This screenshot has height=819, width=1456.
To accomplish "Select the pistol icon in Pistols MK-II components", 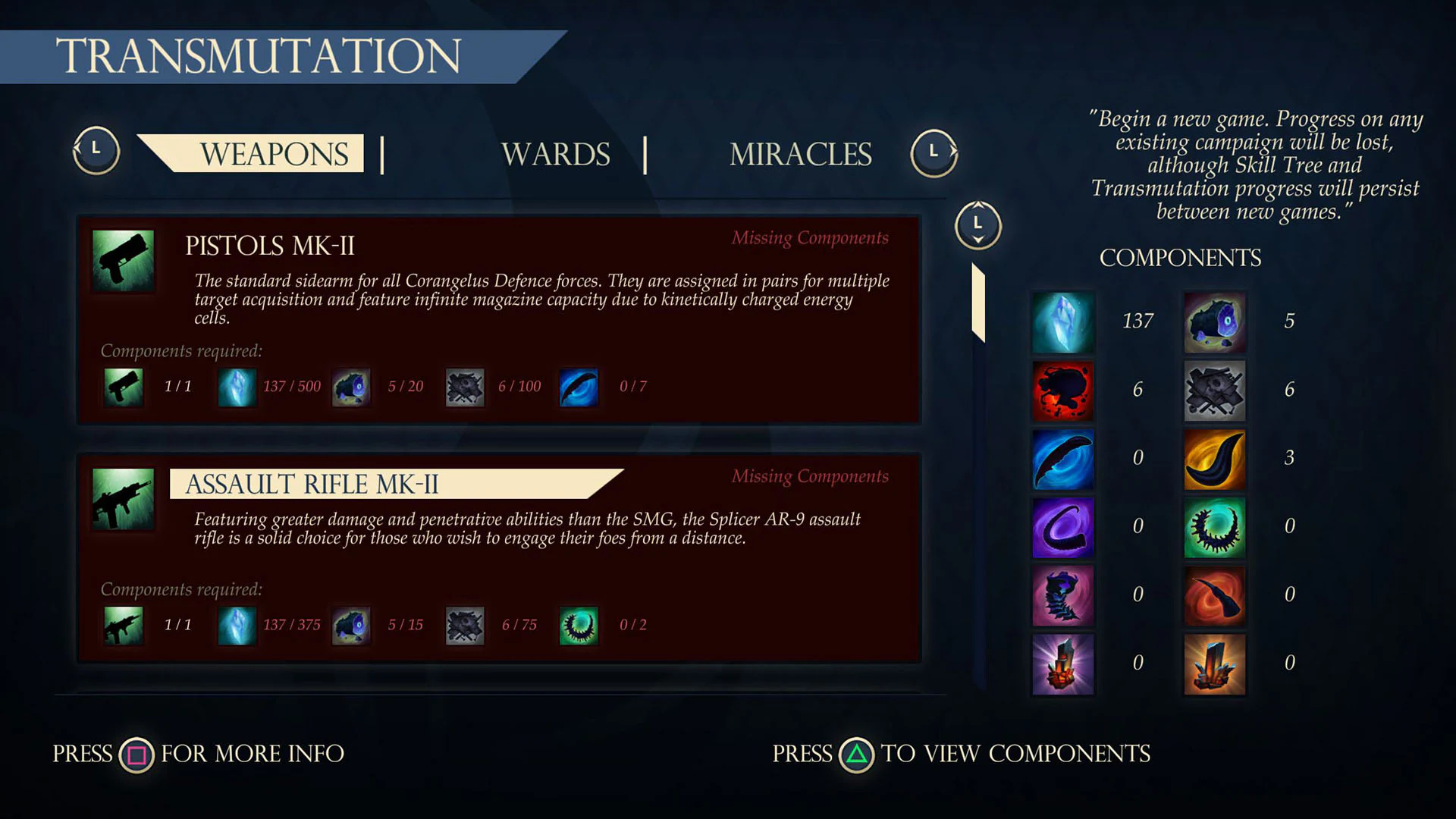I will pos(123,387).
